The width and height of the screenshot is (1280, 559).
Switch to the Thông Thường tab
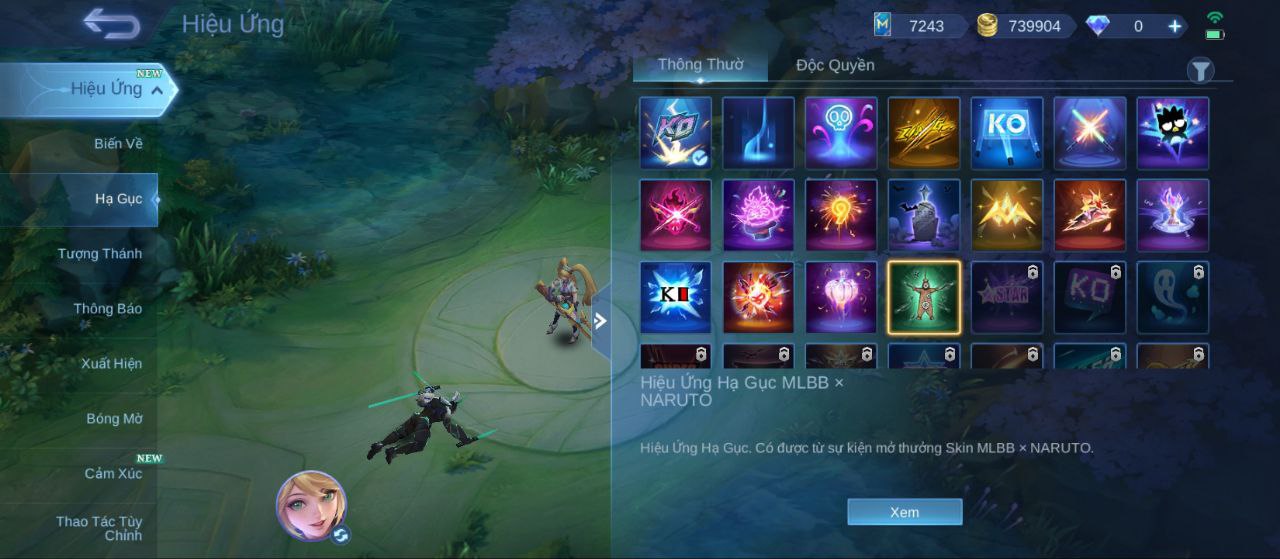pos(700,65)
